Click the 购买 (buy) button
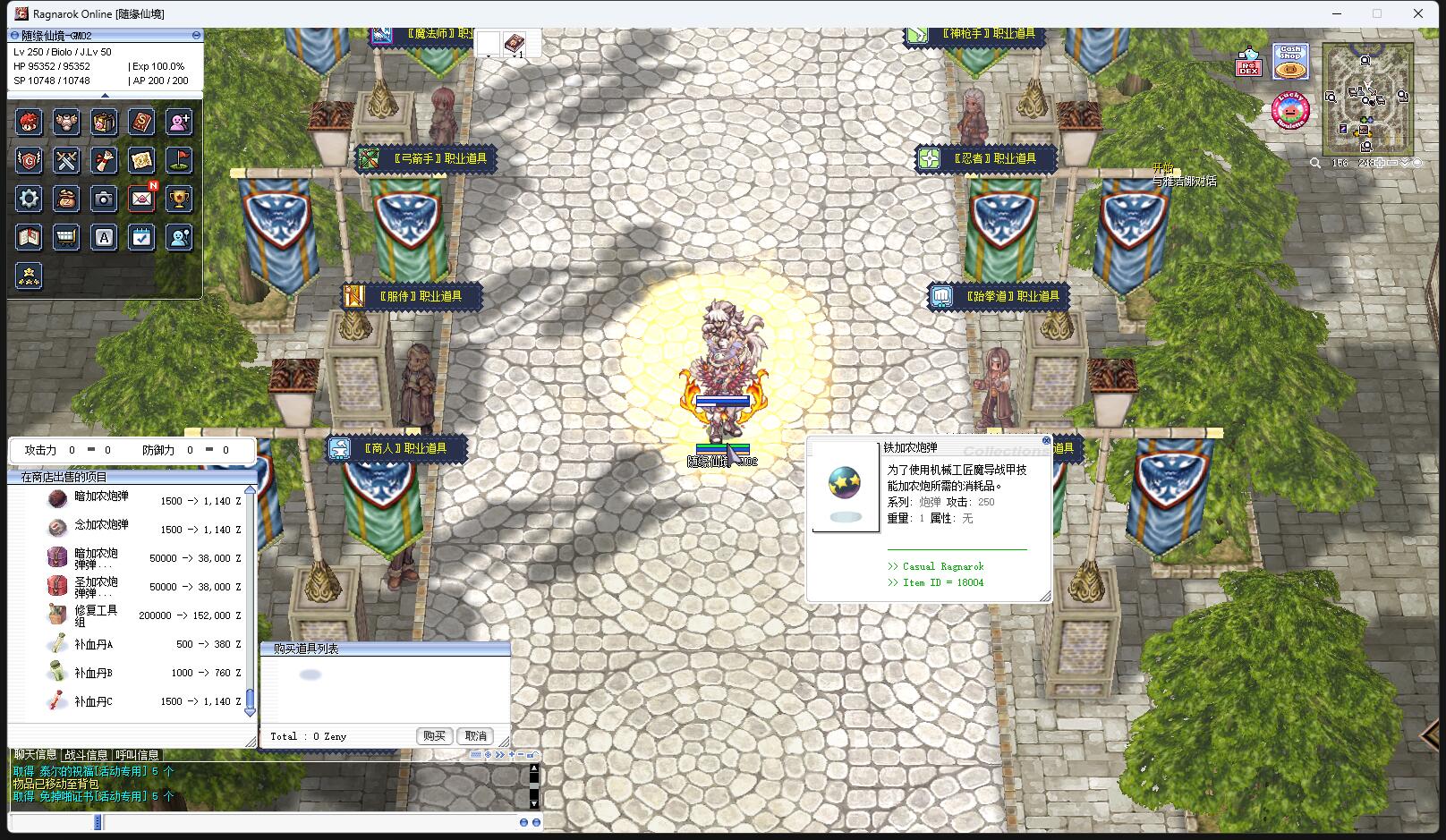The height and width of the screenshot is (840, 1446). coord(434,735)
